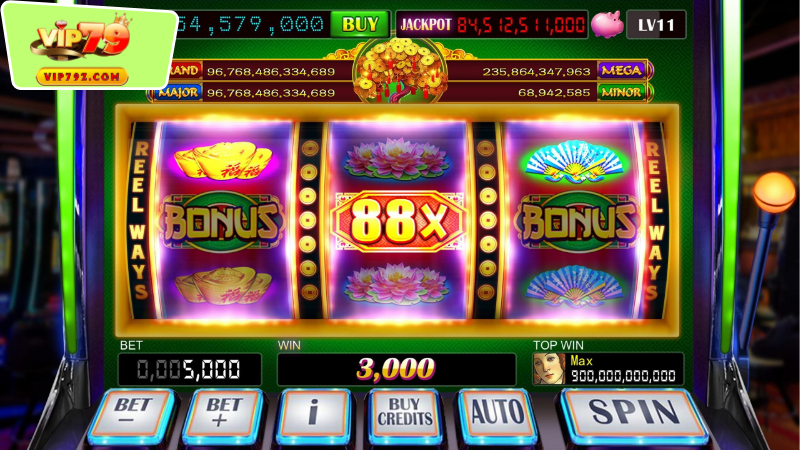Screen dimensions: 800x450
Task: Pull the orange slot machine lever
Action: [773, 190]
